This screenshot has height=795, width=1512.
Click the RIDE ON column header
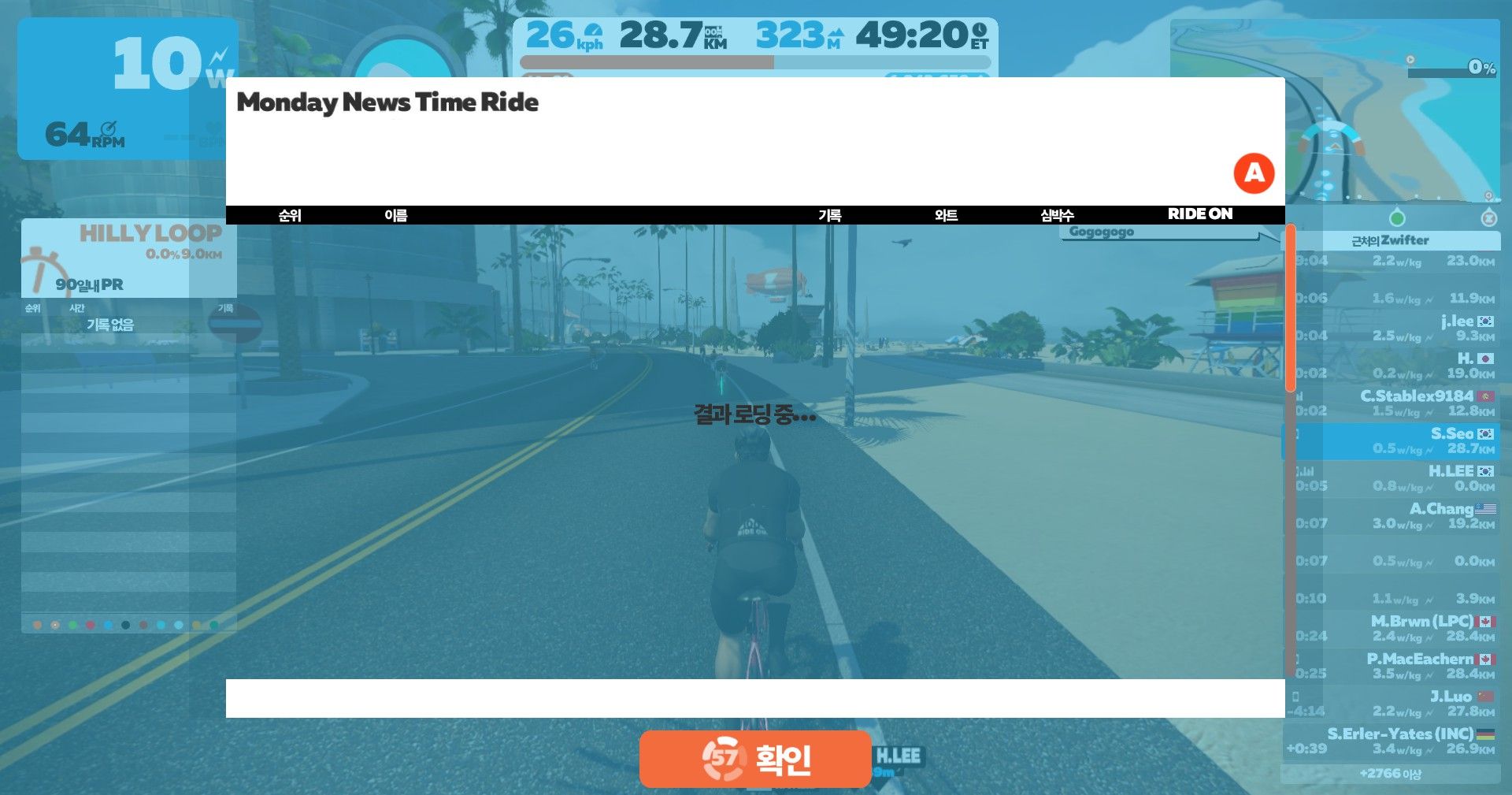pos(1199,214)
